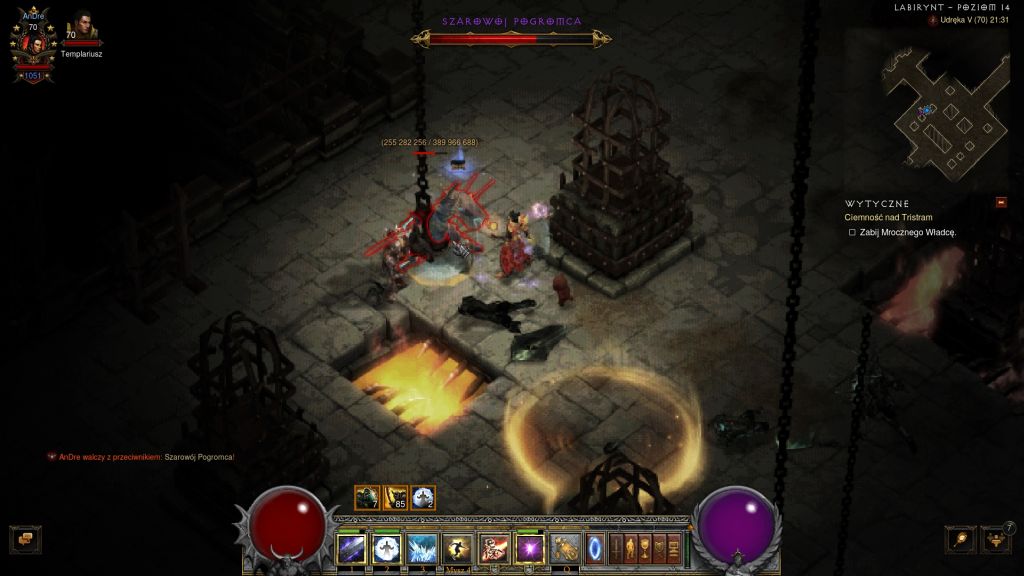
Task: Collapse the Wytyczne objectives tracker
Action: tap(1000, 203)
